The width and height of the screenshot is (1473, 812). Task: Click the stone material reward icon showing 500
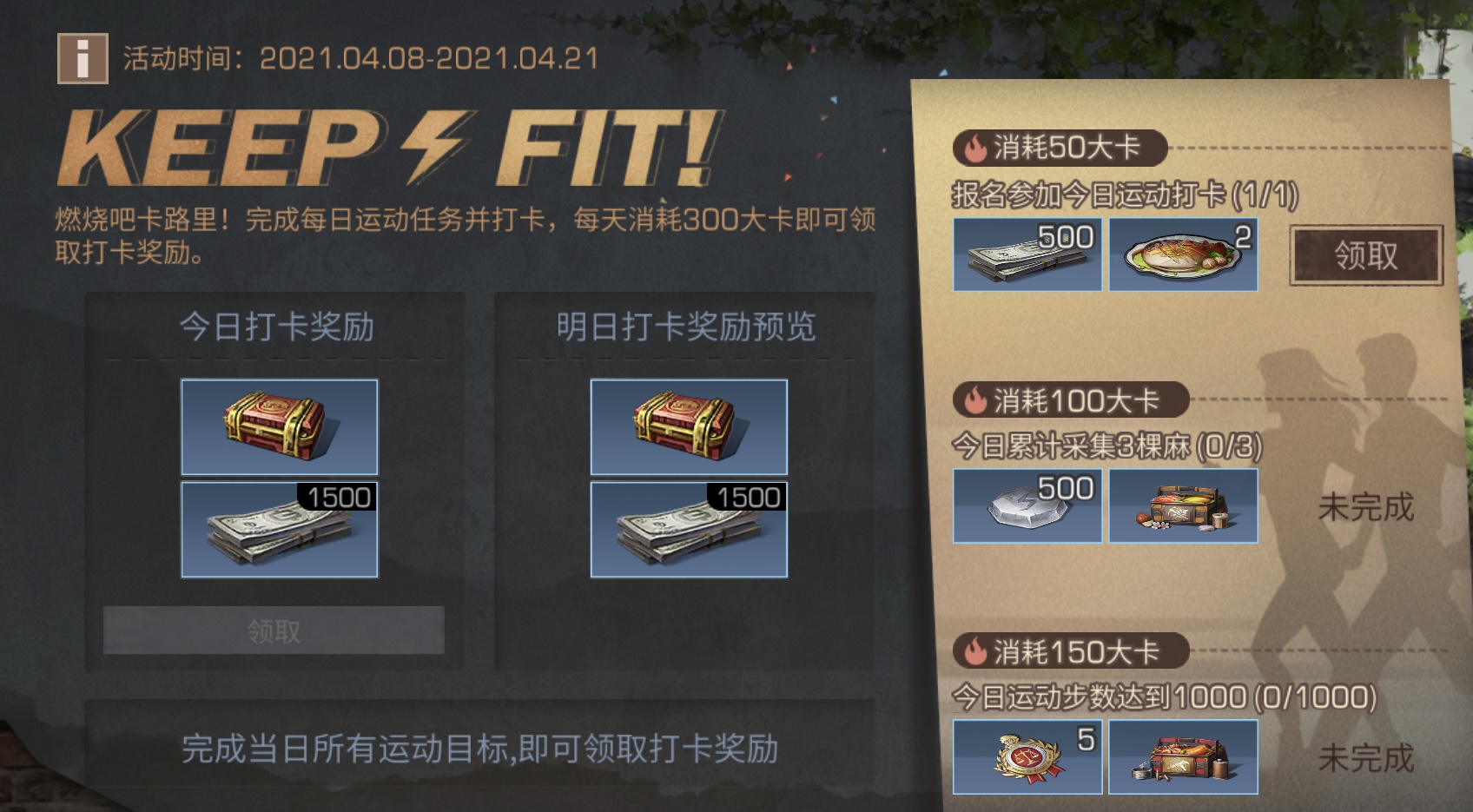coord(1027,505)
